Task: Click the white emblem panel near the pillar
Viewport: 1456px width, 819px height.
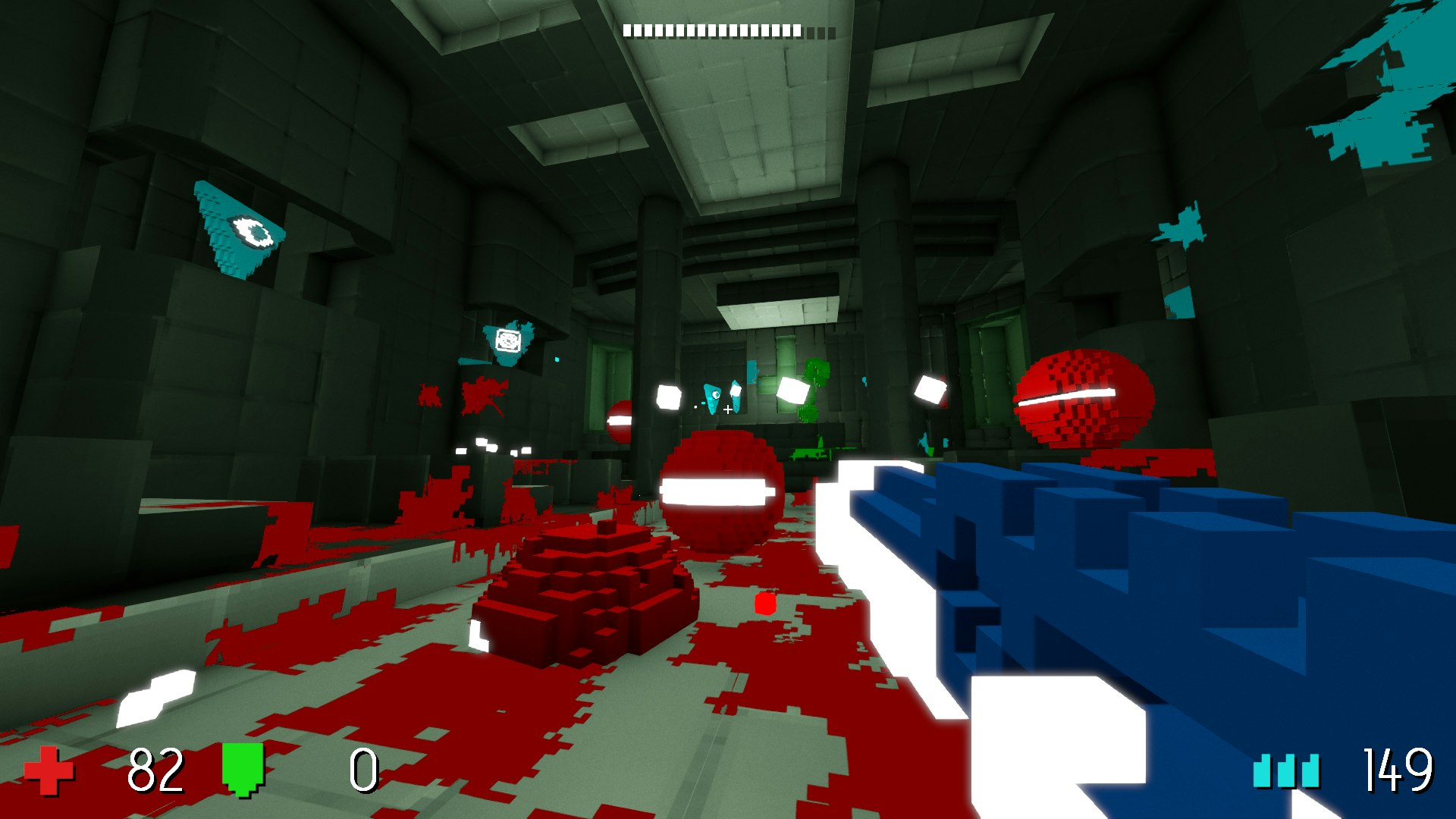Action: click(x=507, y=341)
